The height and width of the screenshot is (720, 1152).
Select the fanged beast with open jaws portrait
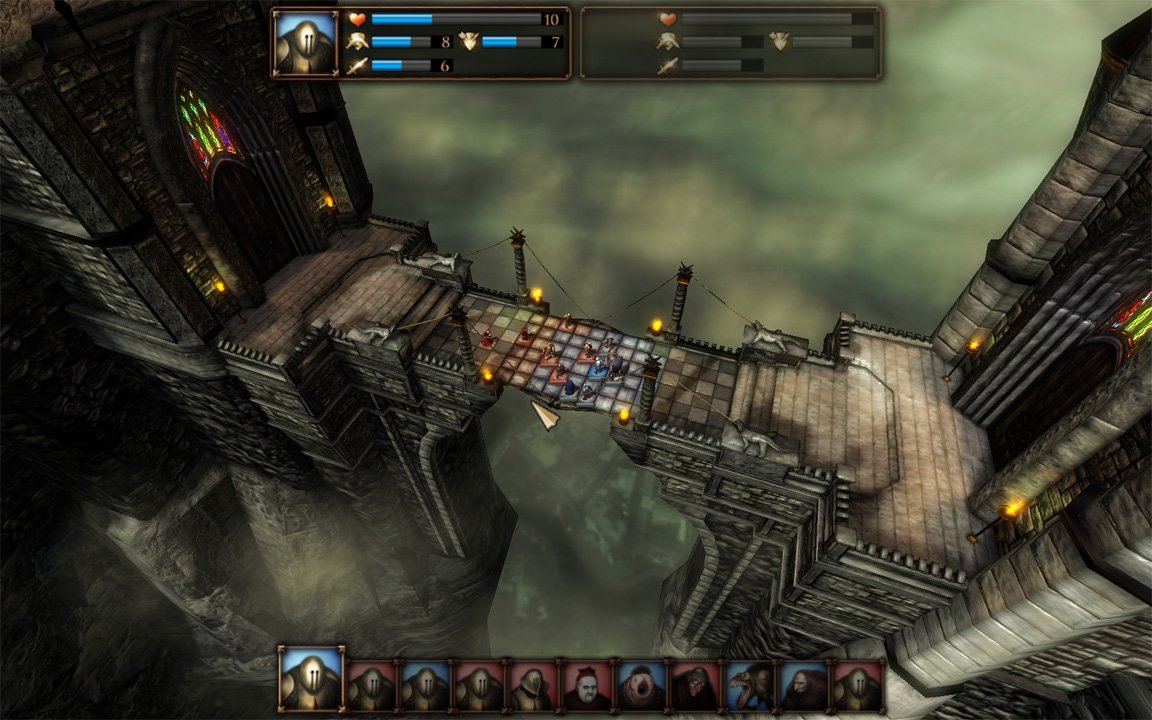tap(749, 685)
